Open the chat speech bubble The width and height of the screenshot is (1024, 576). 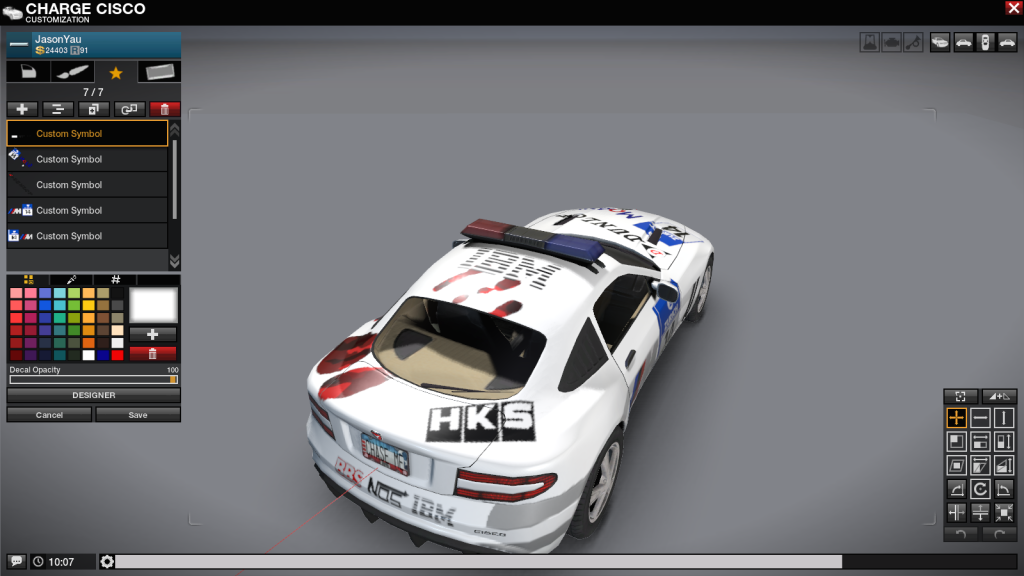(x=16, y=562)
